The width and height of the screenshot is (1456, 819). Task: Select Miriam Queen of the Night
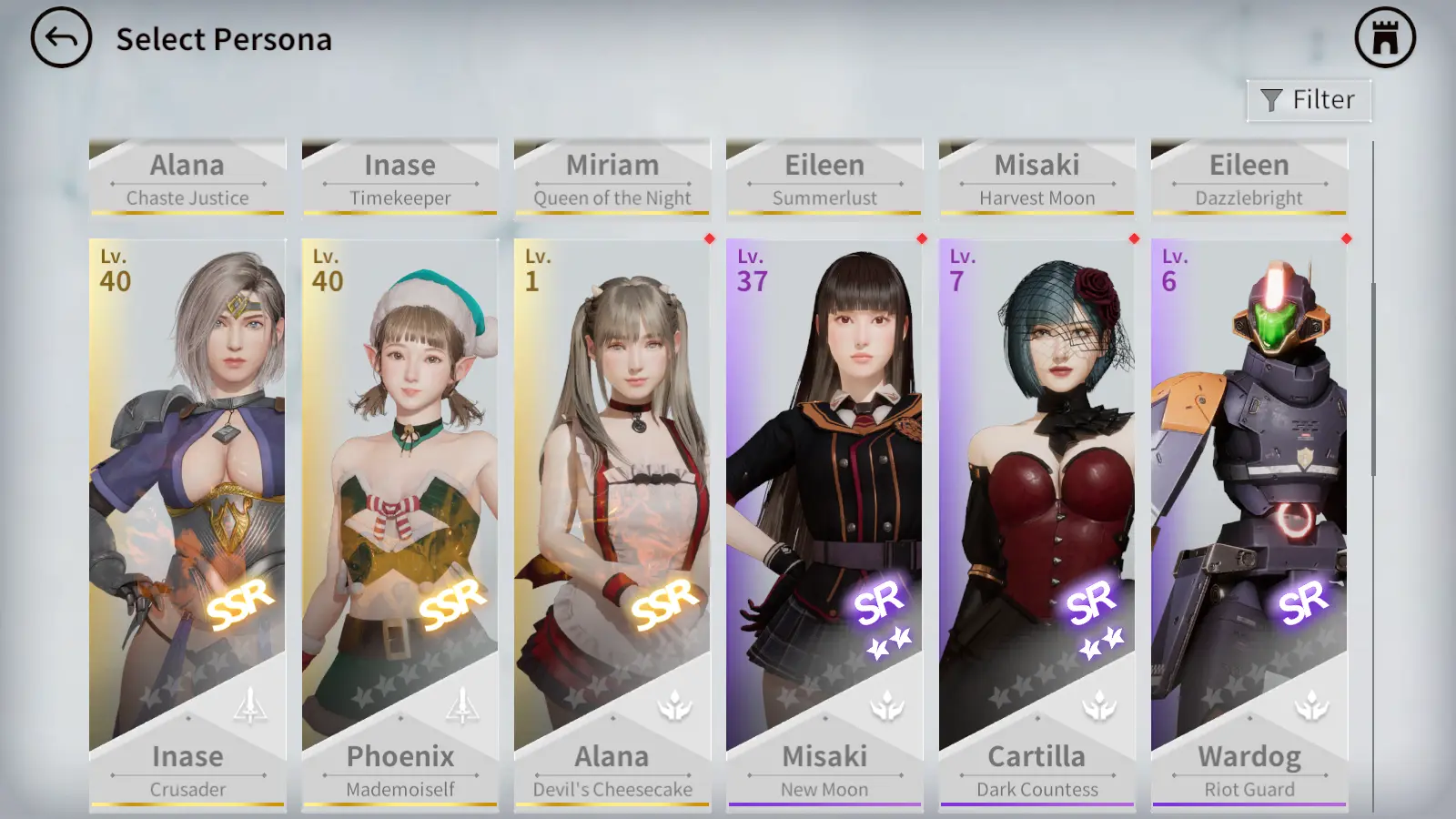[612, 177]
